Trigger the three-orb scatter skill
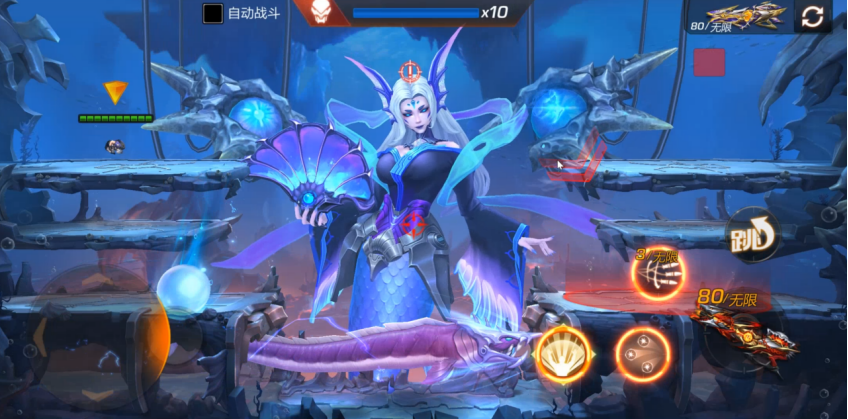848x419 pixels. (x=642, y=354)
